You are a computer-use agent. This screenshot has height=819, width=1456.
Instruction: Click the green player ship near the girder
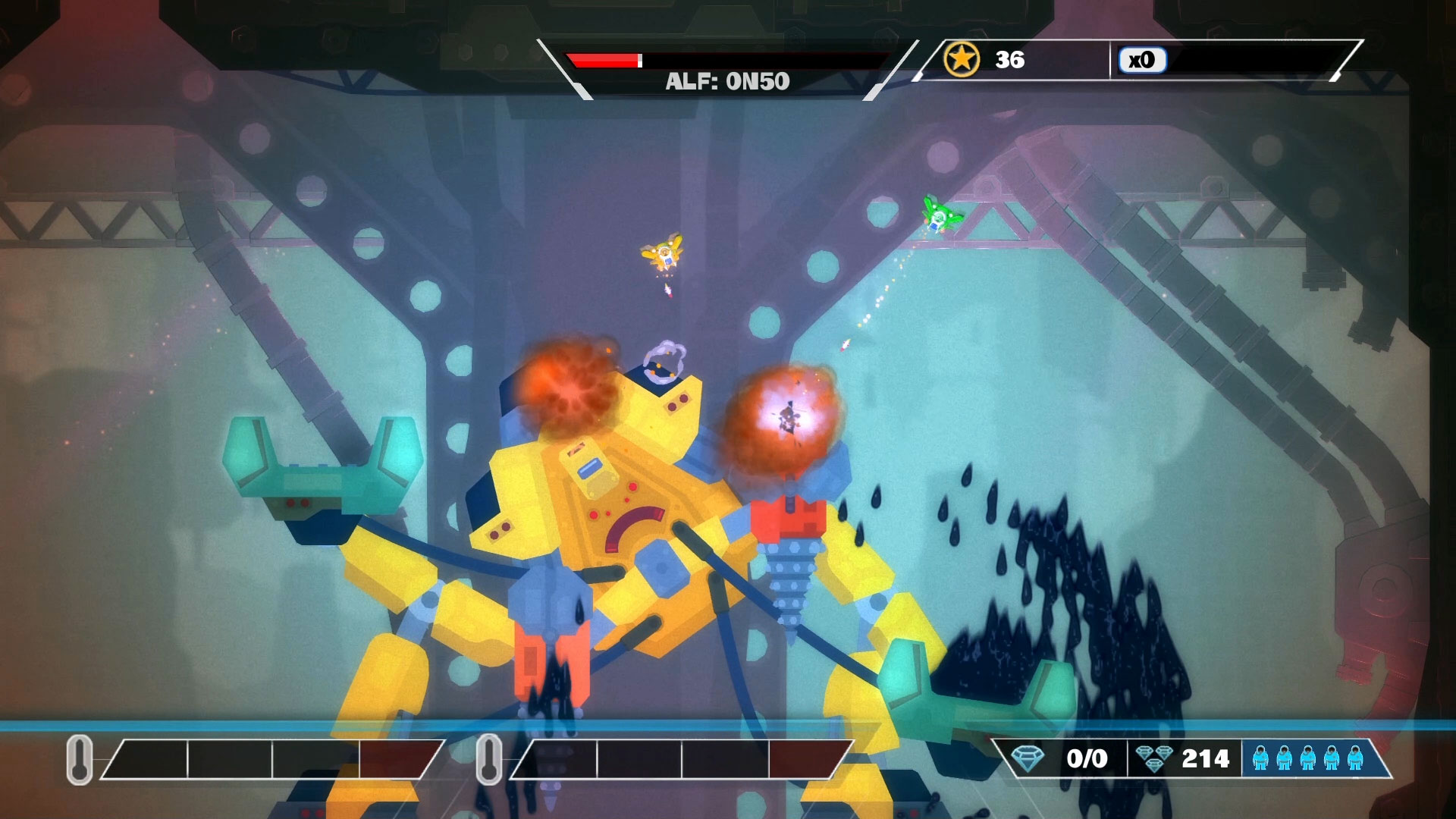937,218
